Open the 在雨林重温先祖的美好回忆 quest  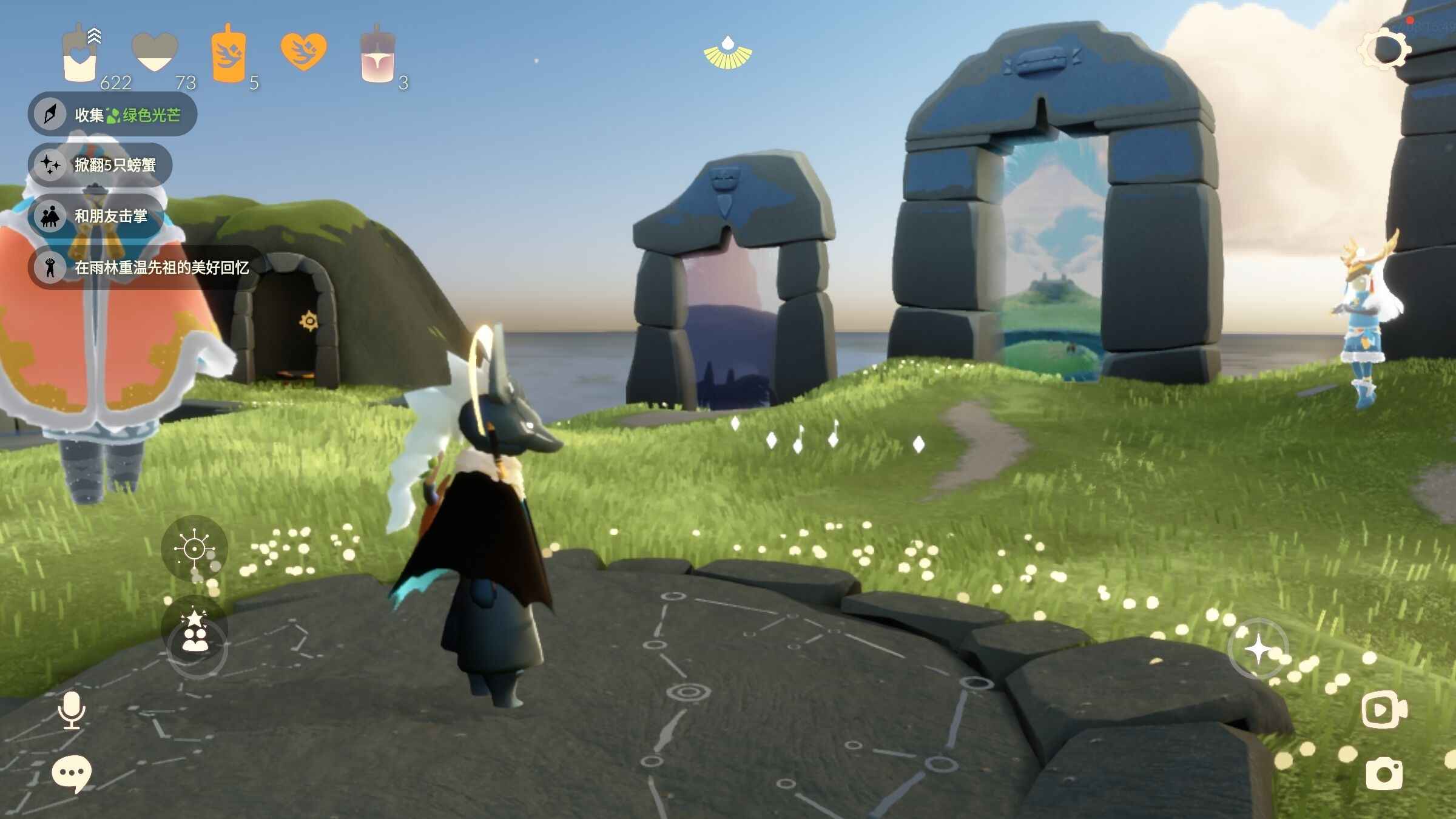pyautogui.click(x=146, y=268)
